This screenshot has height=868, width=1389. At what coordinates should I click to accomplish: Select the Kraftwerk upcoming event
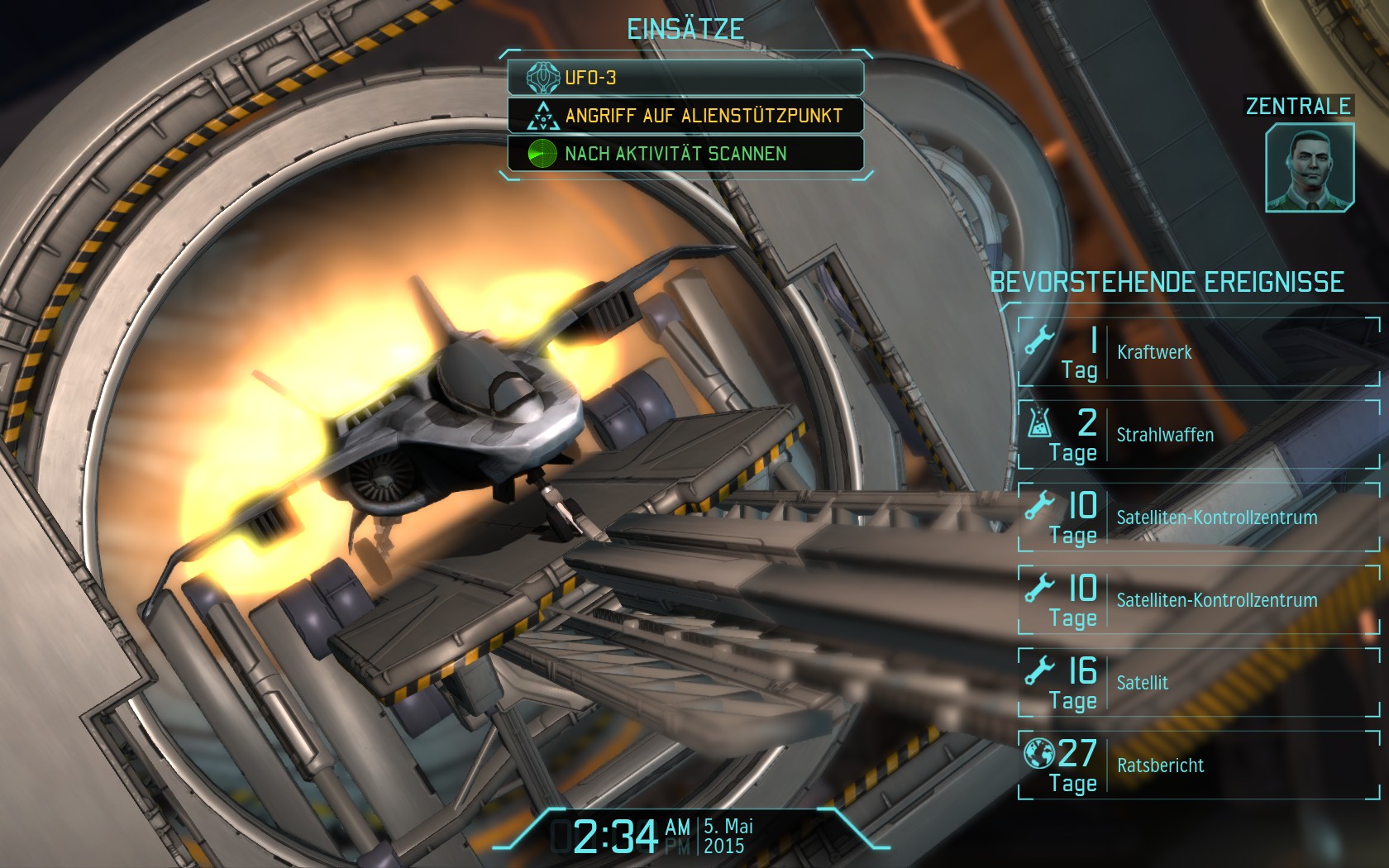pos(1199,352)
